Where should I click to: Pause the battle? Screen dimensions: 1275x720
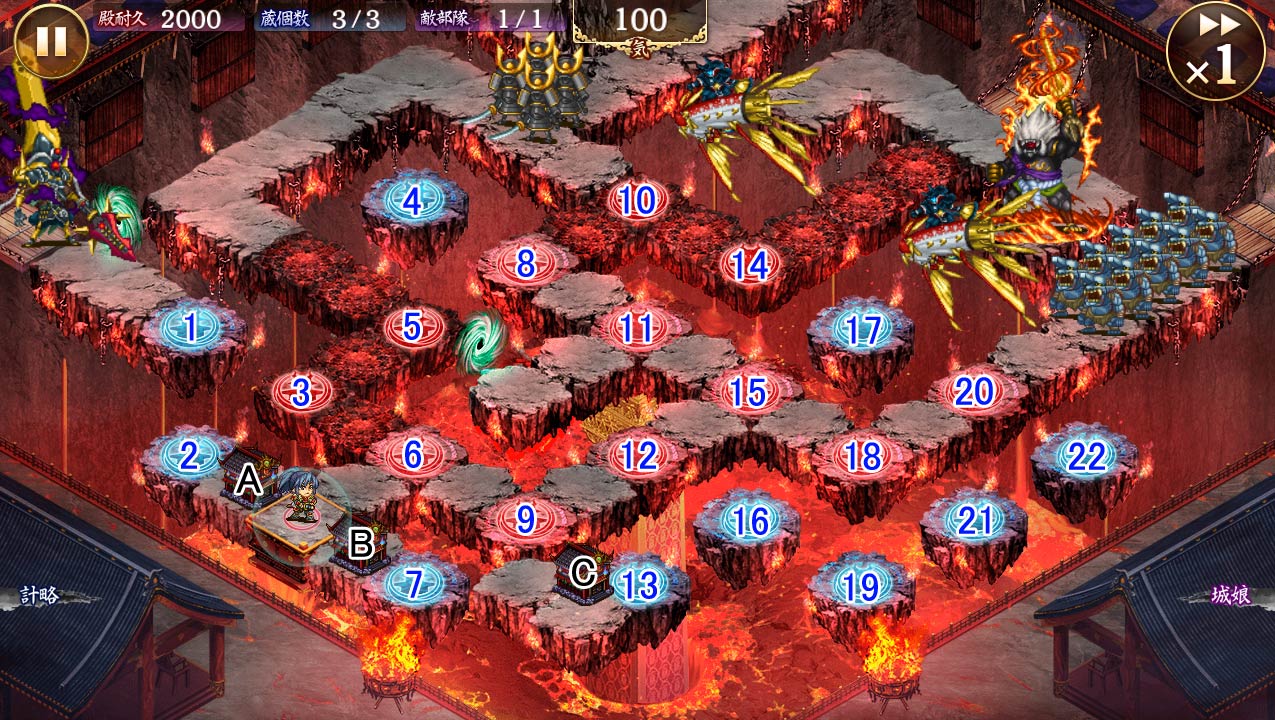coord(51,42)
